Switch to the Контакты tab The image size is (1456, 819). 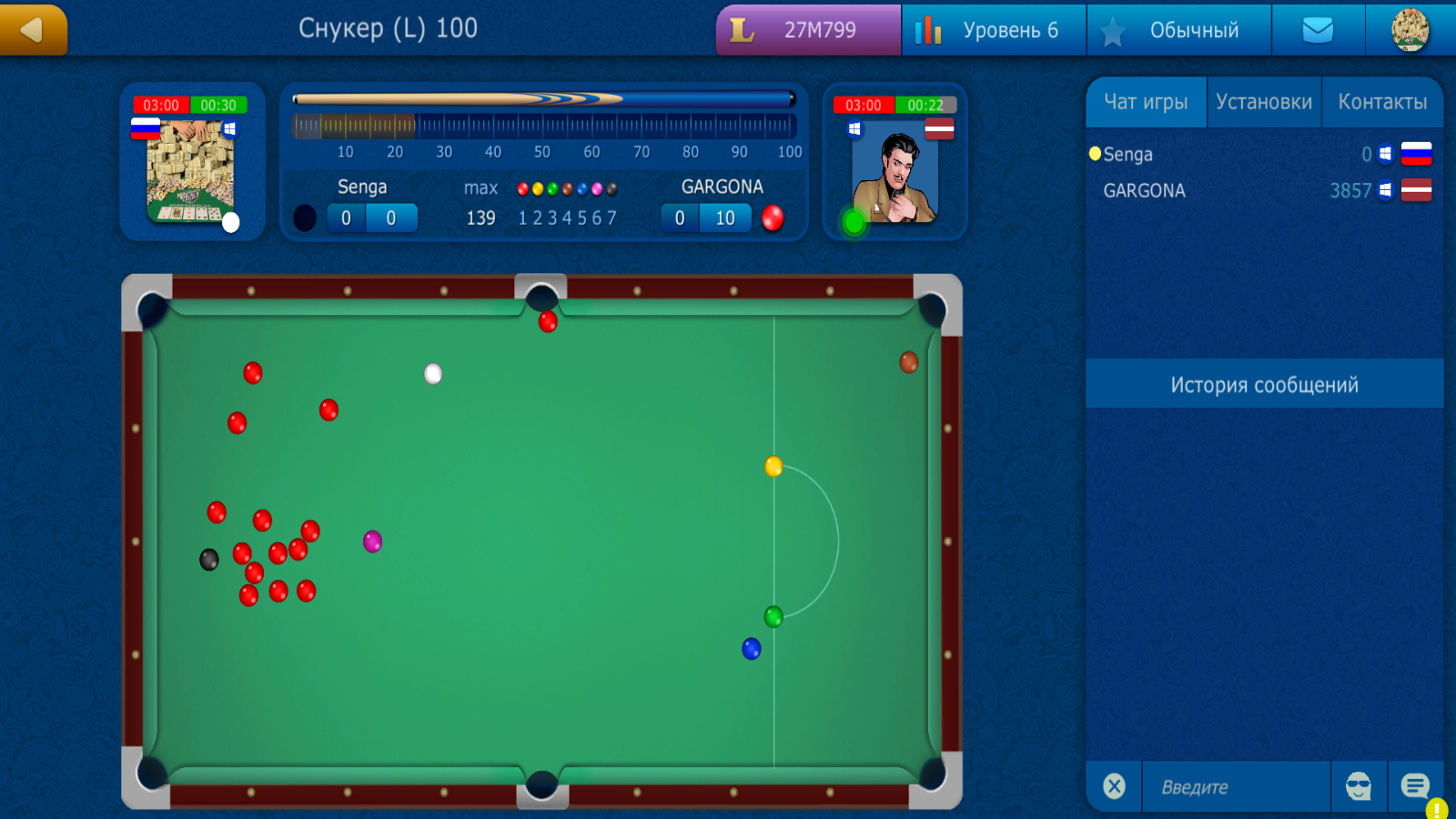click(1382, 102)
